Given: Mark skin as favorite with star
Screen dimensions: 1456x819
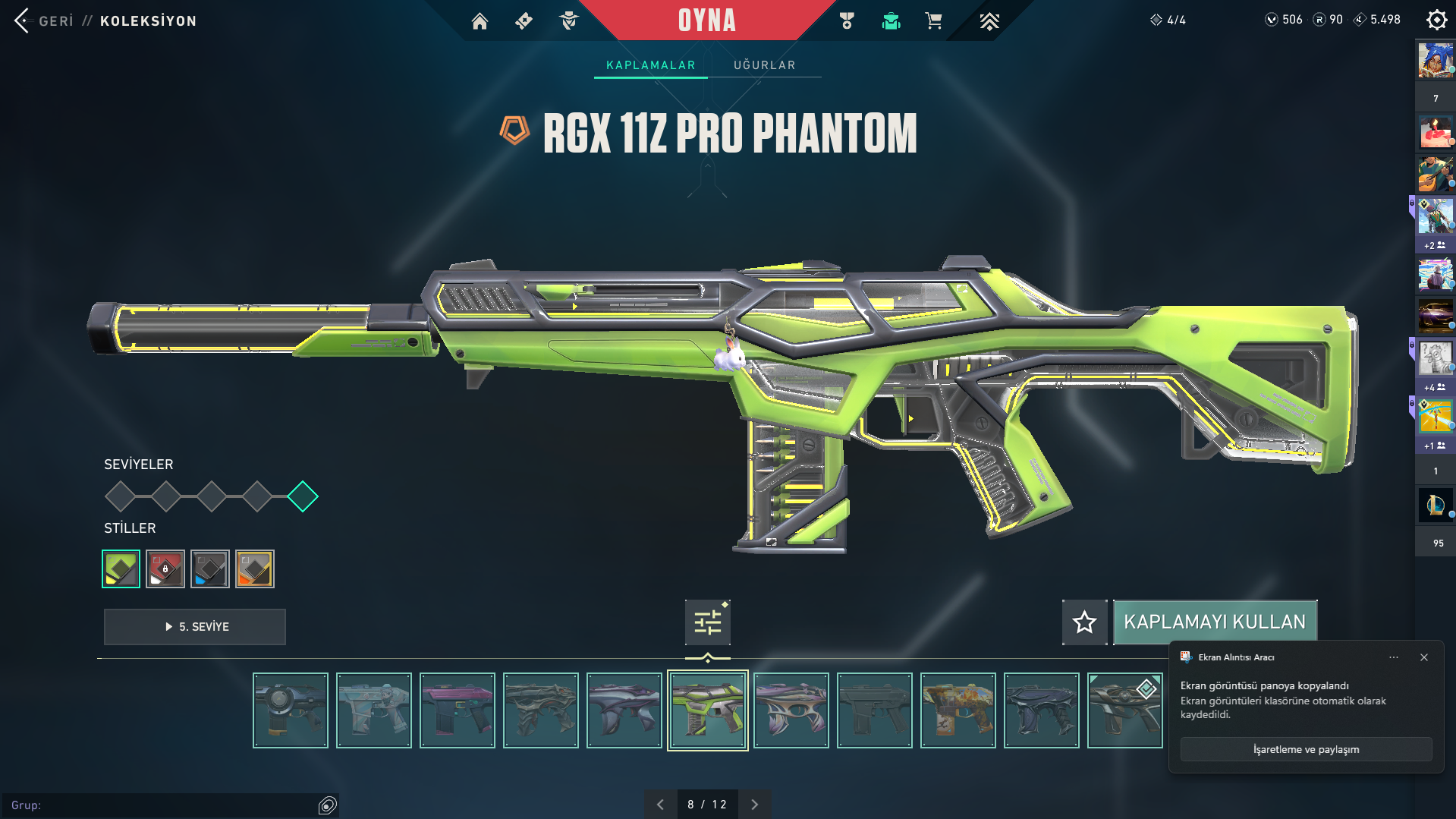Looking at the screenshot, I should pos(1084,622).
